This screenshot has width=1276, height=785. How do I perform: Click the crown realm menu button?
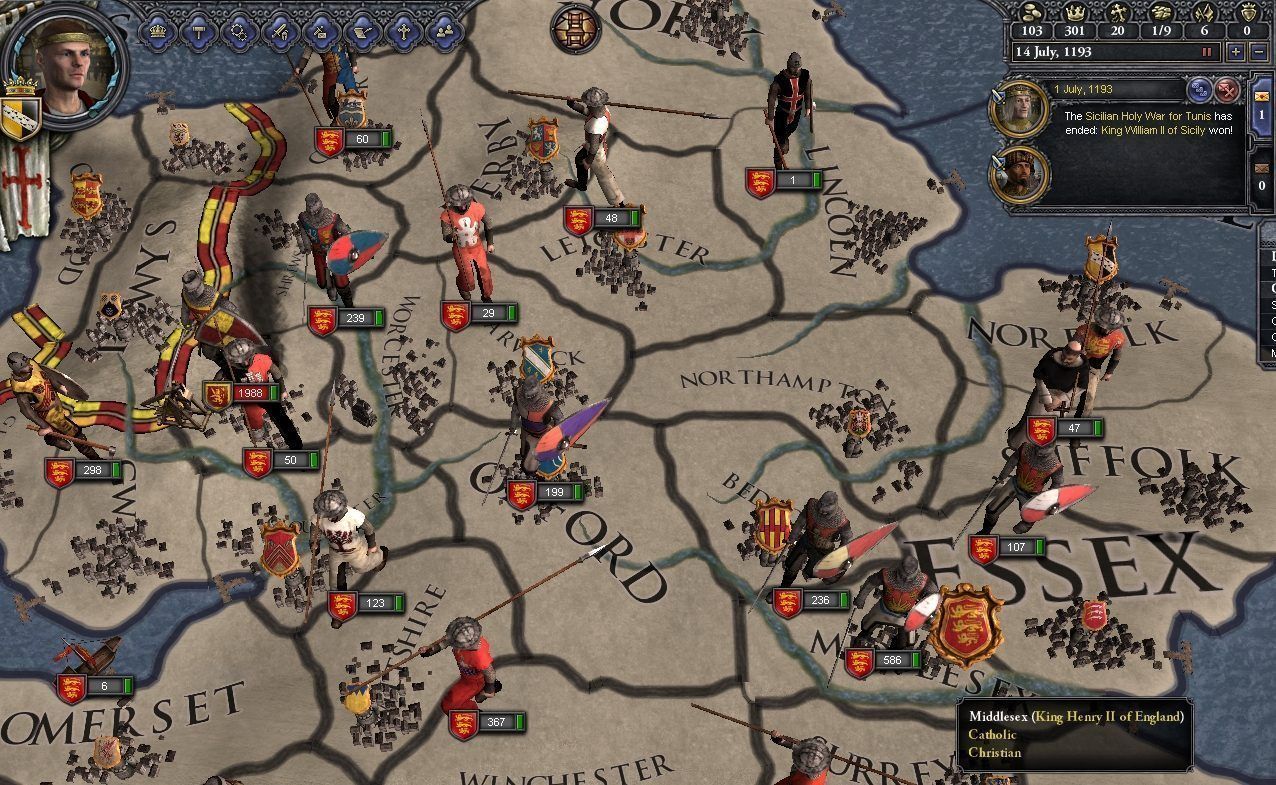point(158,31)
